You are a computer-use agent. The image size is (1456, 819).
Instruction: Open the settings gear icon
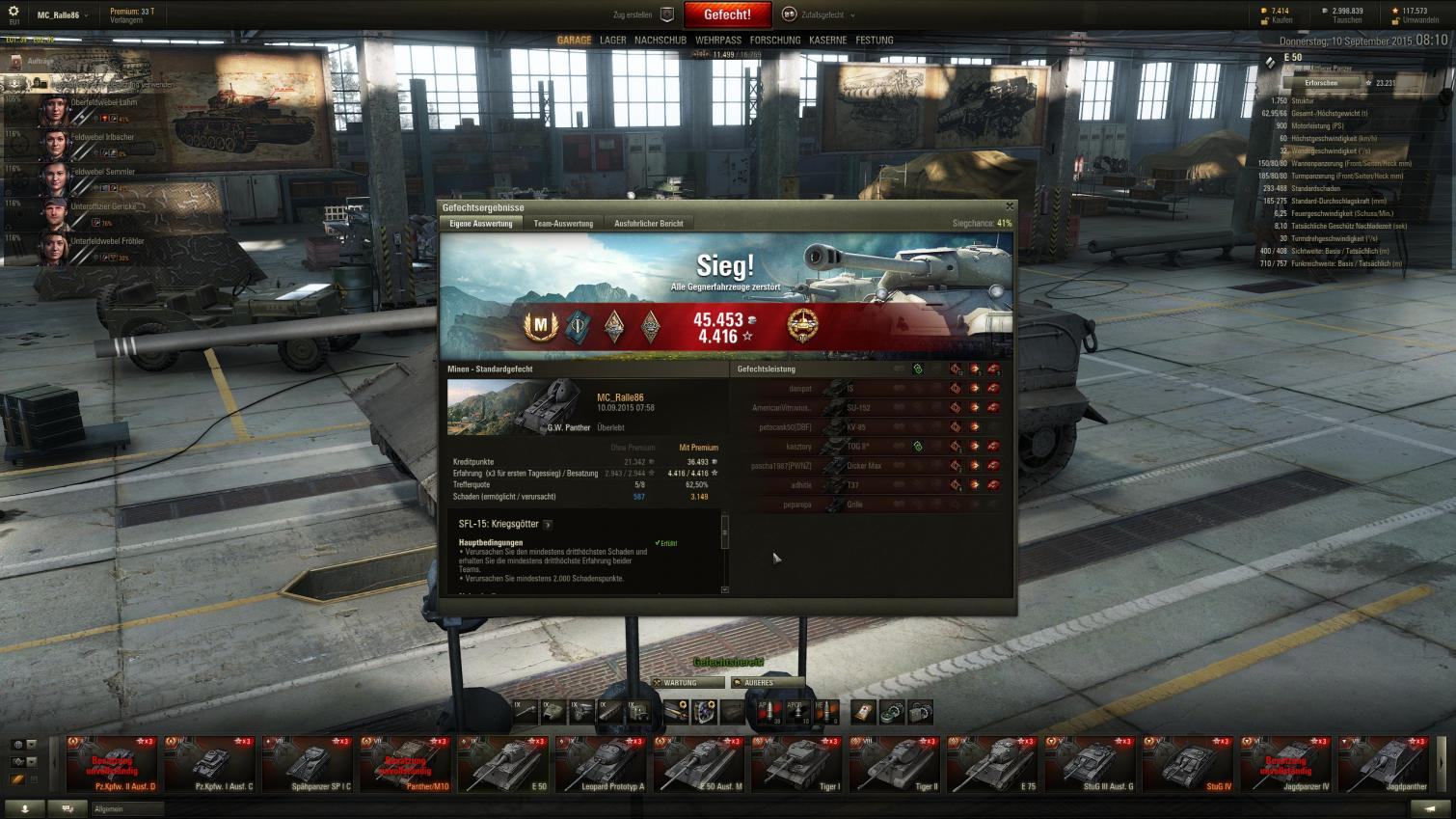tap(13, 12)
